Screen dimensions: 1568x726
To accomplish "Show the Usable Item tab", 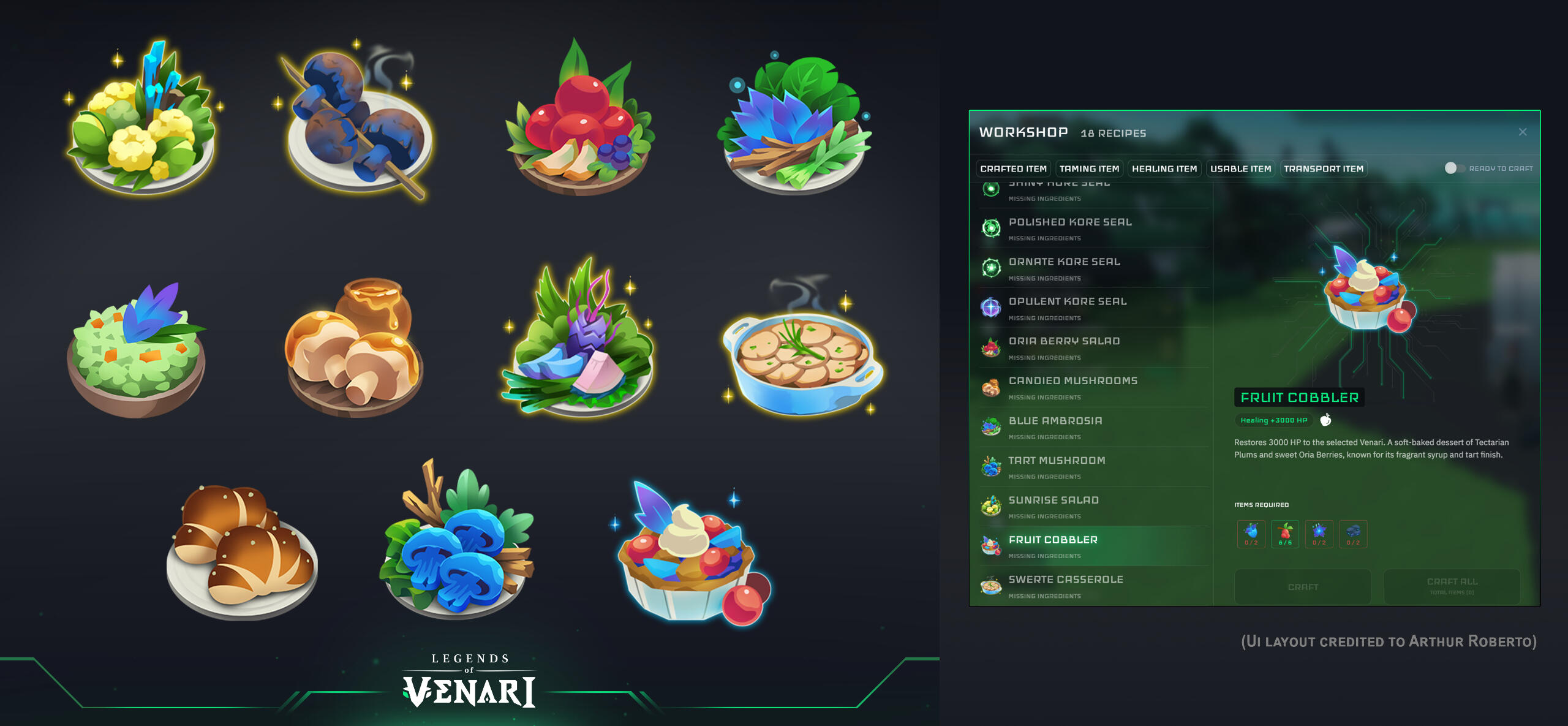I will (x=1240, y=168).
